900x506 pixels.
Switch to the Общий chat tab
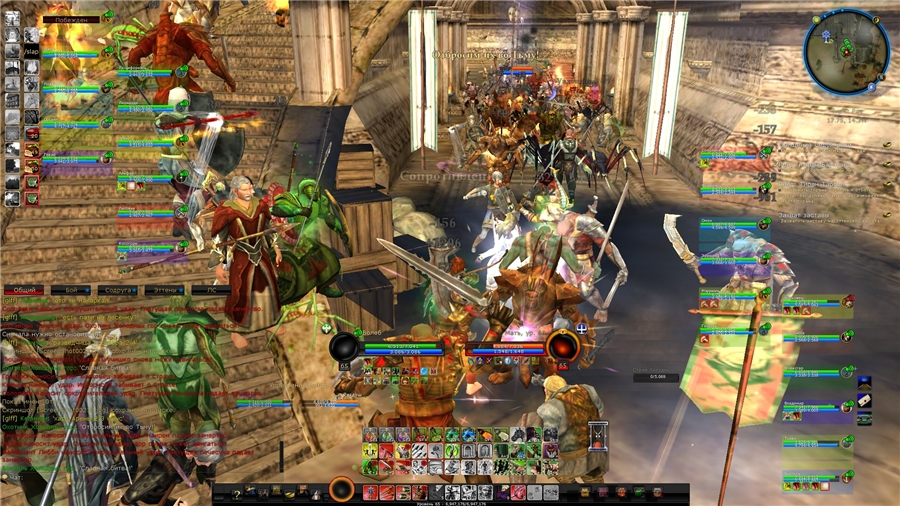pyautogui.click(x=26, y=290)
